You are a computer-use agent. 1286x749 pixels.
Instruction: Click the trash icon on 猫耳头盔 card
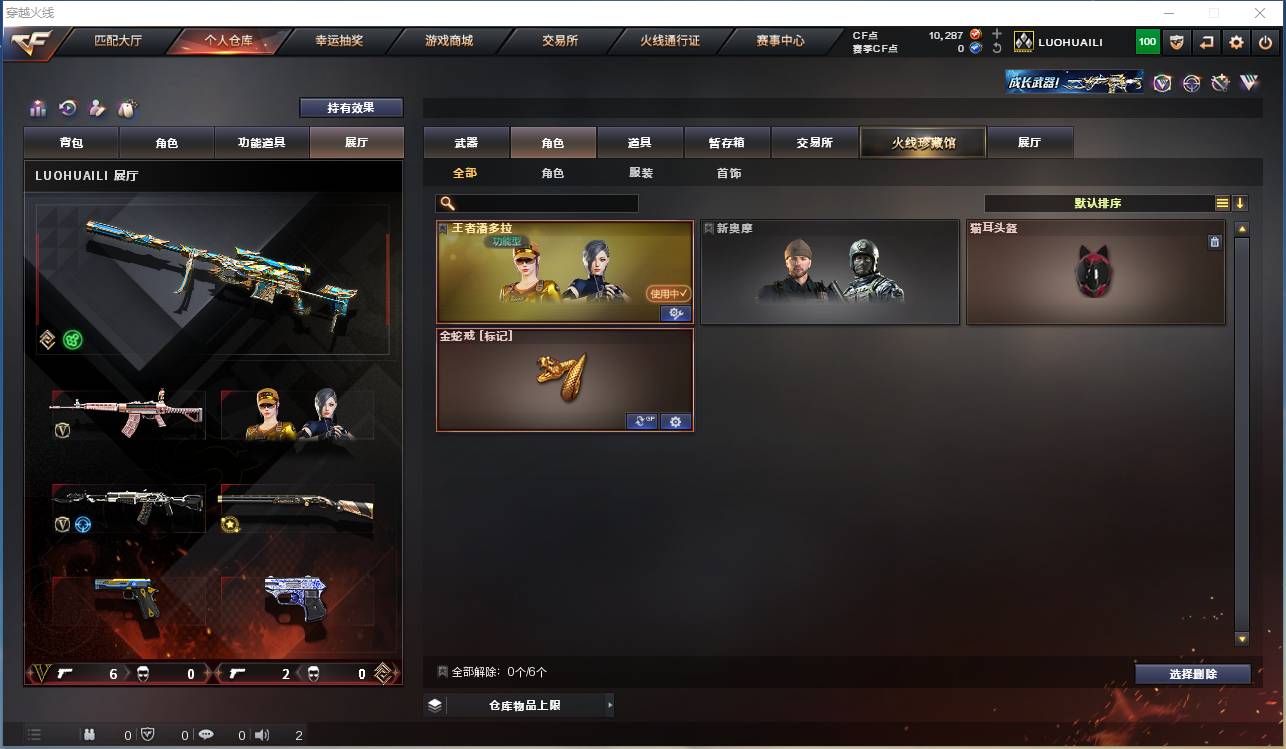[x=1215, y=241]
